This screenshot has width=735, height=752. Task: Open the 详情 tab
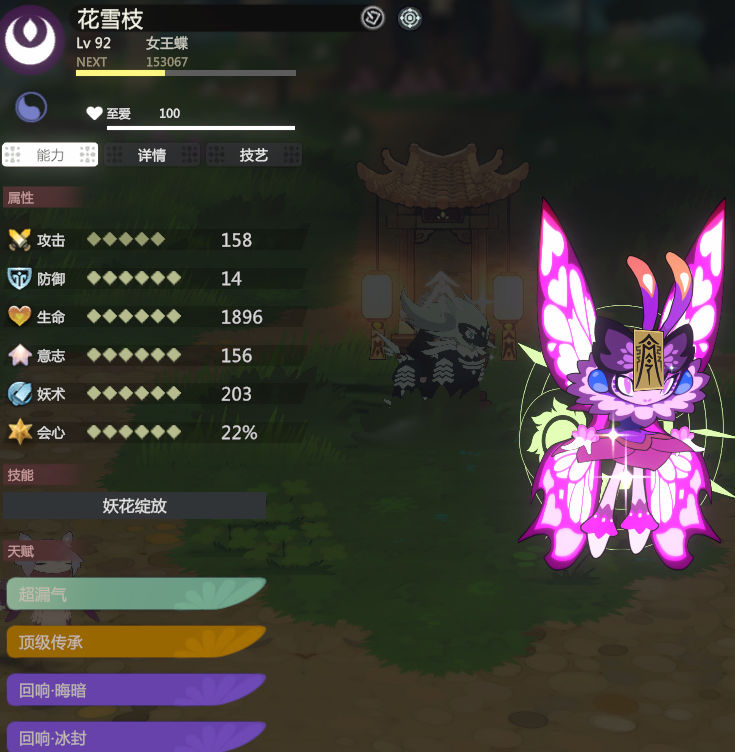tap(152, 155)
